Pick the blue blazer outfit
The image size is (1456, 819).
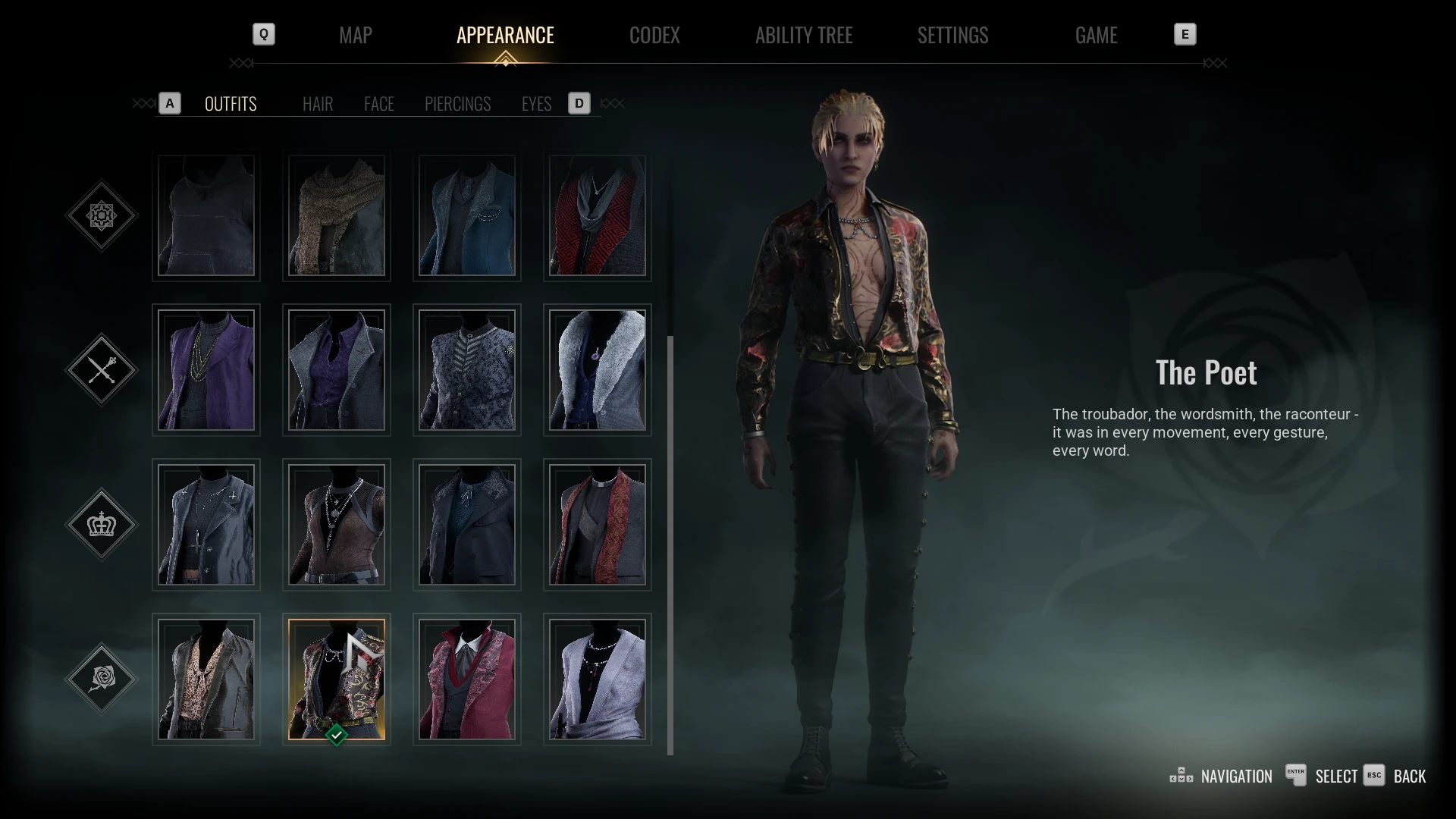pyautogui.click(x=467, y=216)
